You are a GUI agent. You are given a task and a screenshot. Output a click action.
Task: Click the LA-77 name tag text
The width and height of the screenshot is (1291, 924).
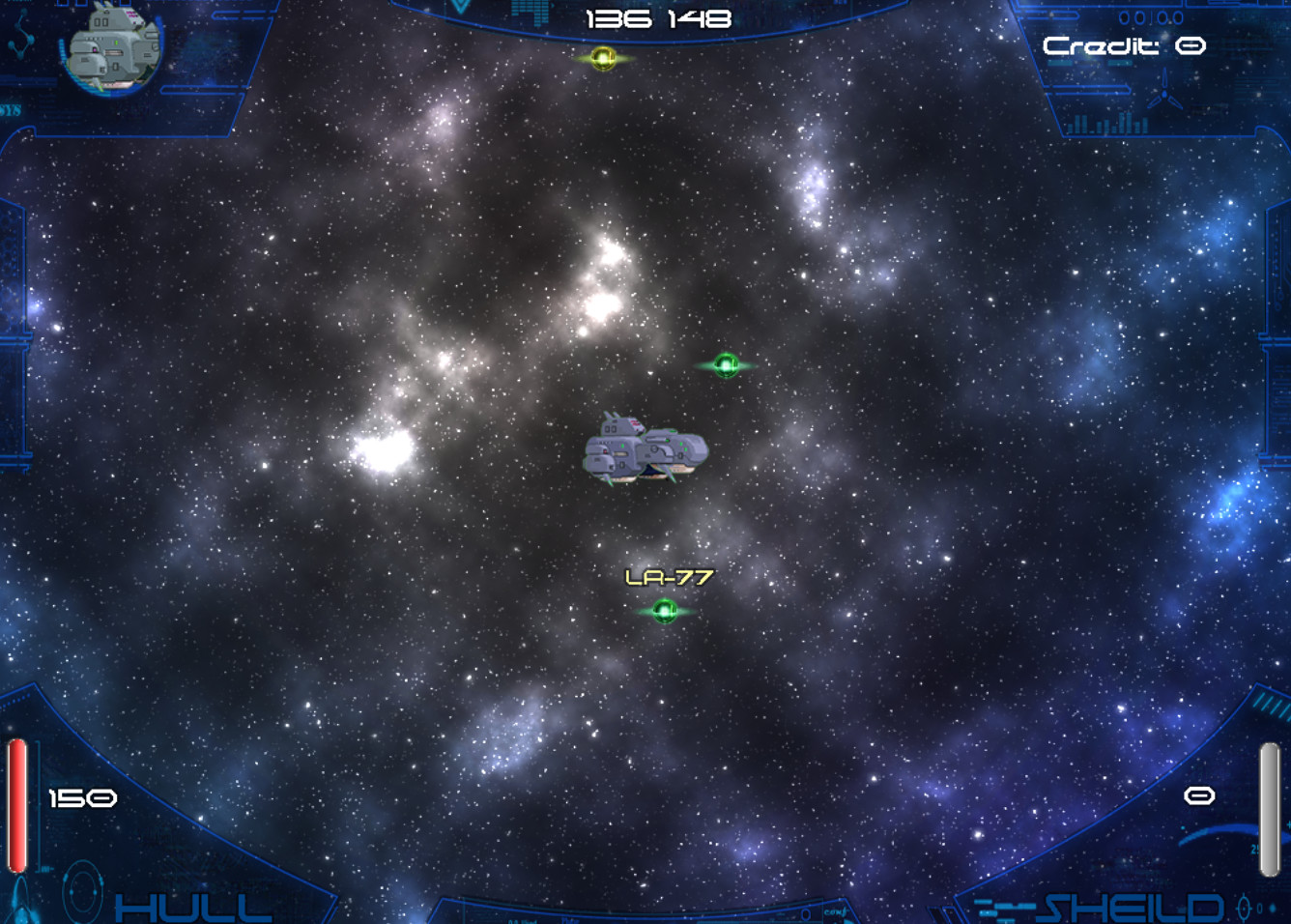[x=669, y=576]
